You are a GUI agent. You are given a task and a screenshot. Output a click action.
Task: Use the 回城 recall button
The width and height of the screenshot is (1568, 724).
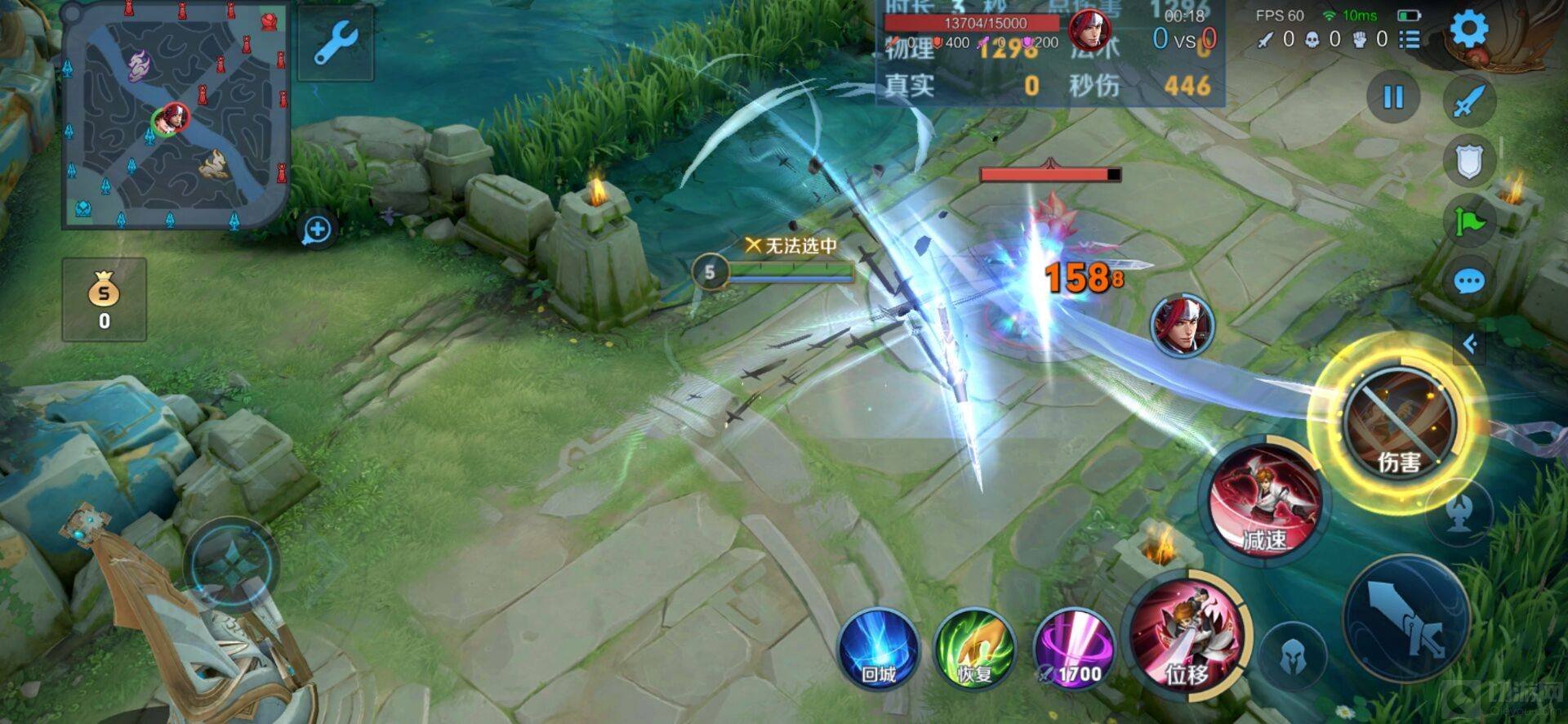pos(879,649)
